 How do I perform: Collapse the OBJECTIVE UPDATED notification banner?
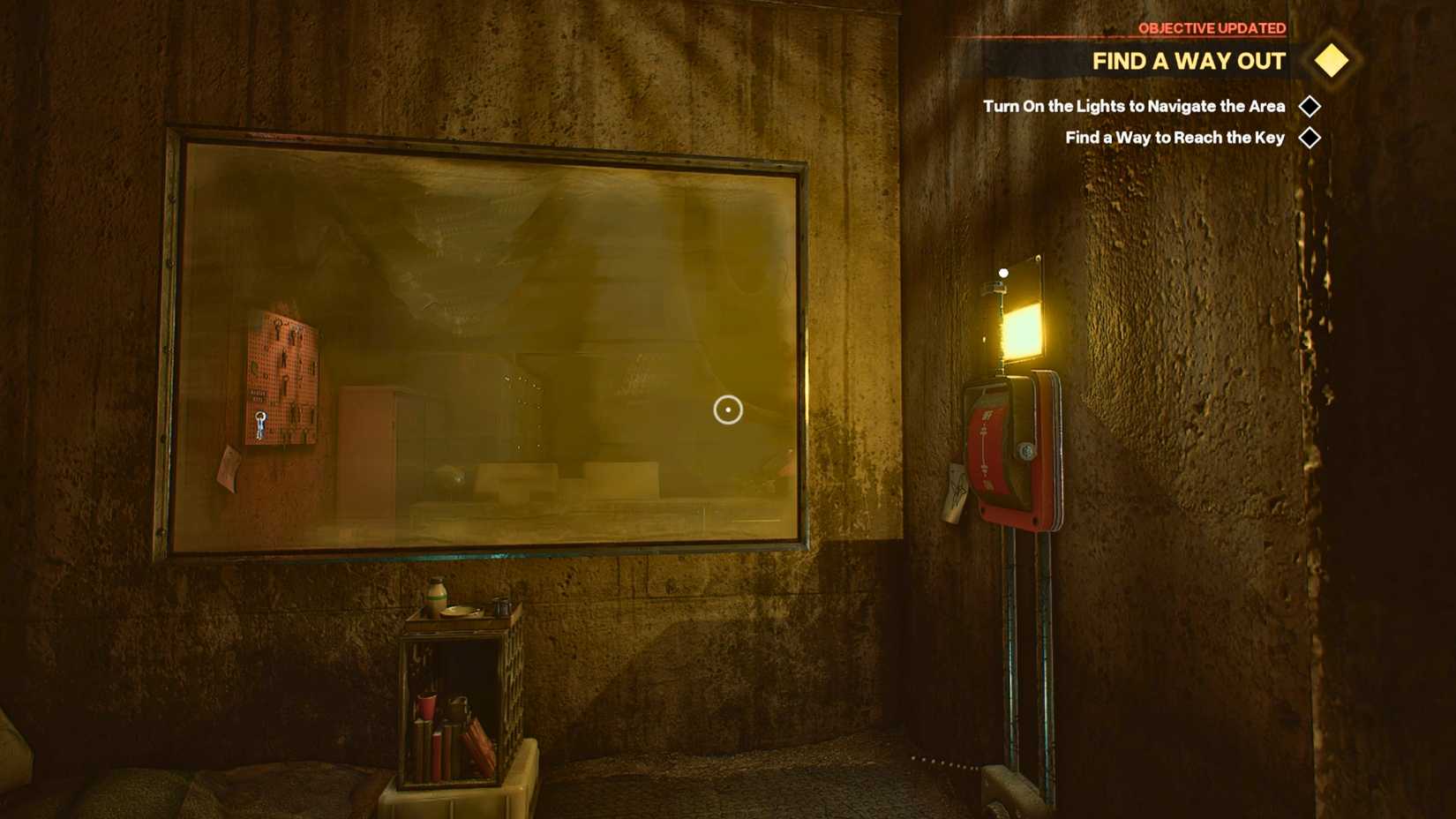coord(1212,27)
